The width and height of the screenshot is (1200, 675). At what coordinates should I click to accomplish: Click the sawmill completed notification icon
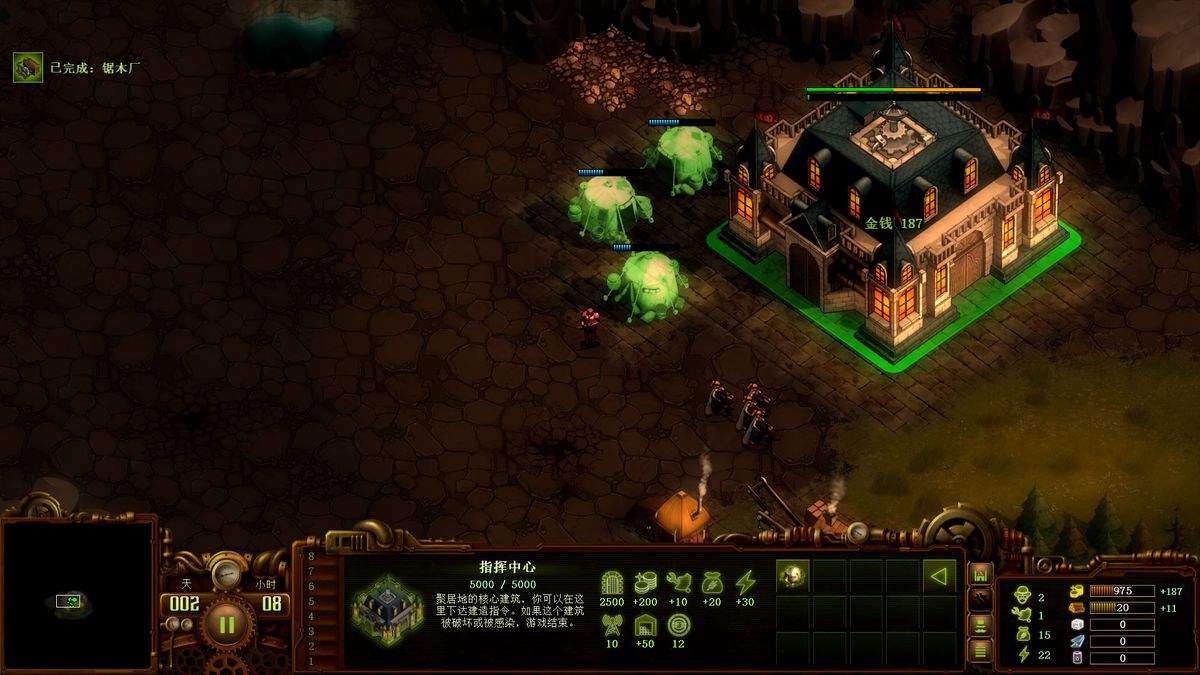click(27, 67)
